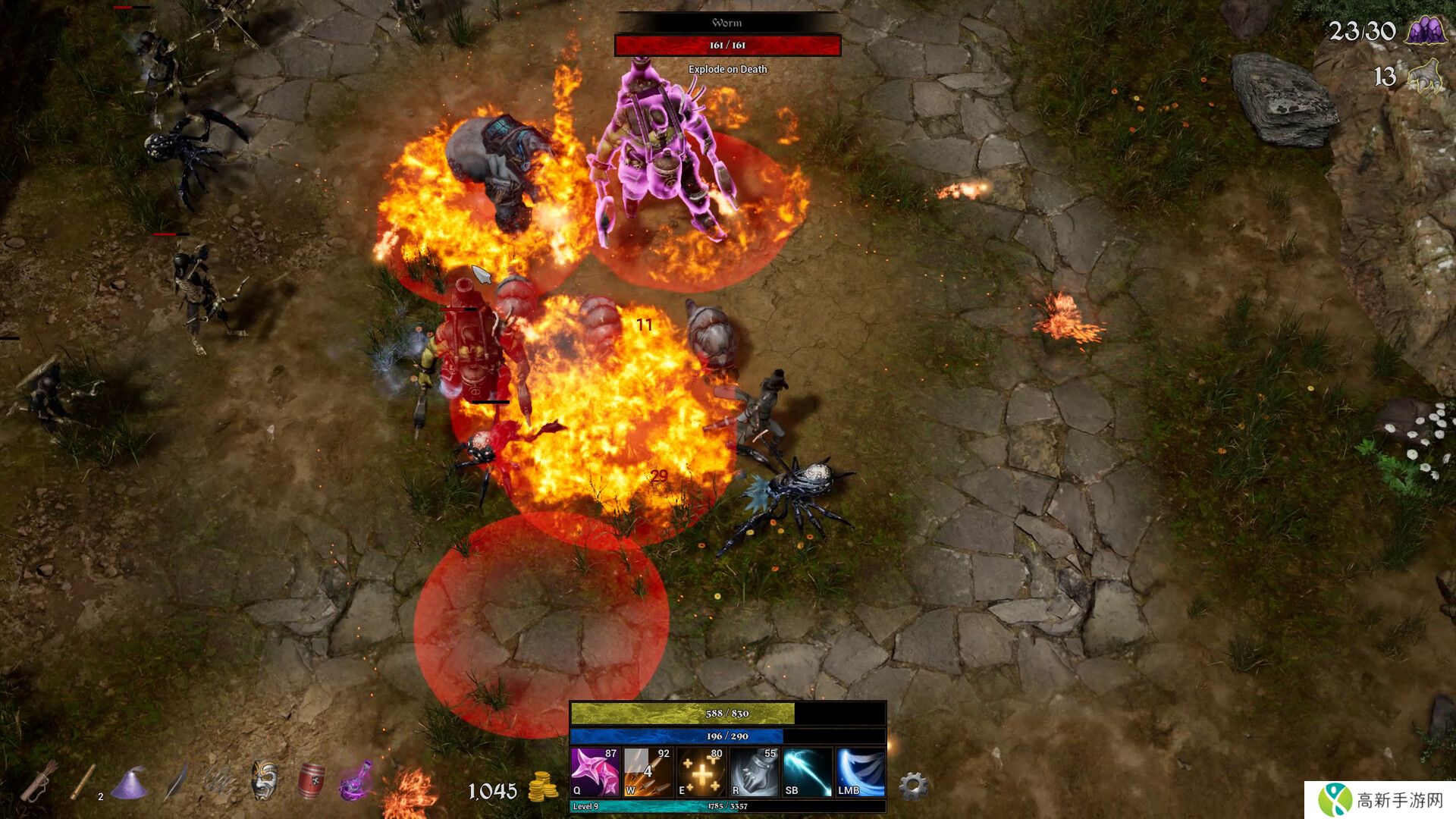Click the purple potion flask item
This screenshot has width=1456, height=819.
pos(356,781)
